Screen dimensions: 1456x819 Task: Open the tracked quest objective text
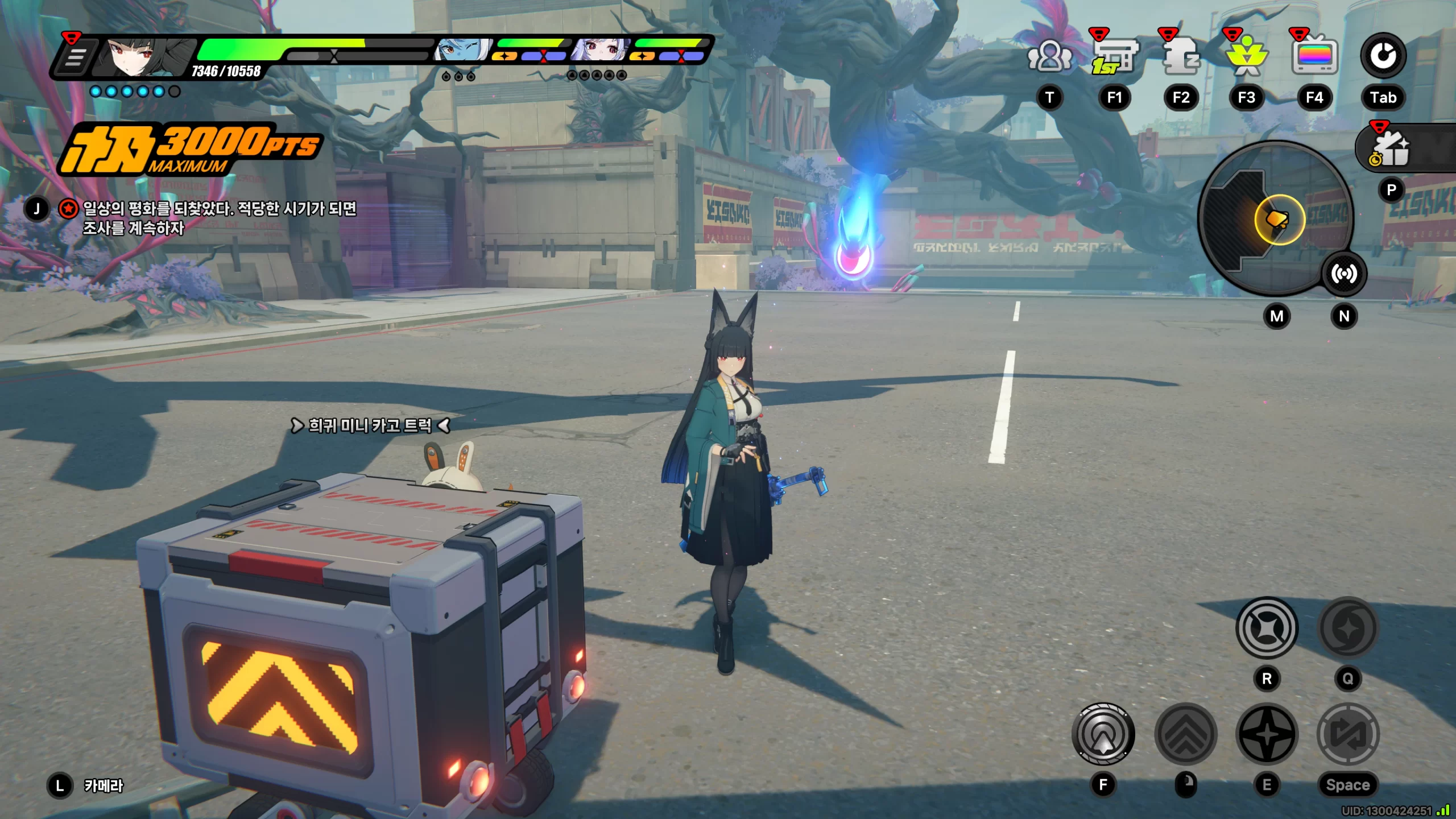[x=220, y=218]
